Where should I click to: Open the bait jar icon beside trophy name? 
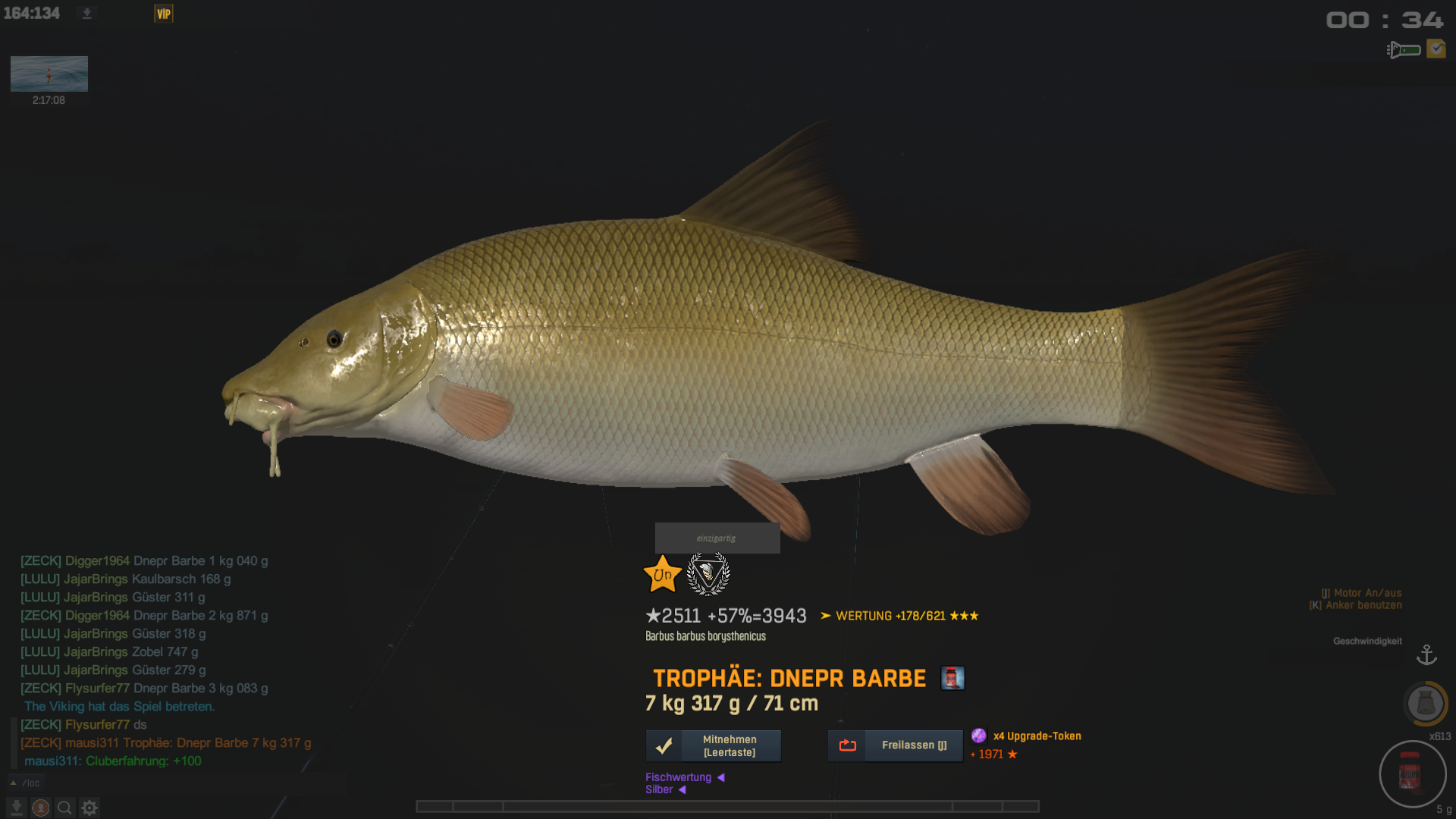click(952, 678)
